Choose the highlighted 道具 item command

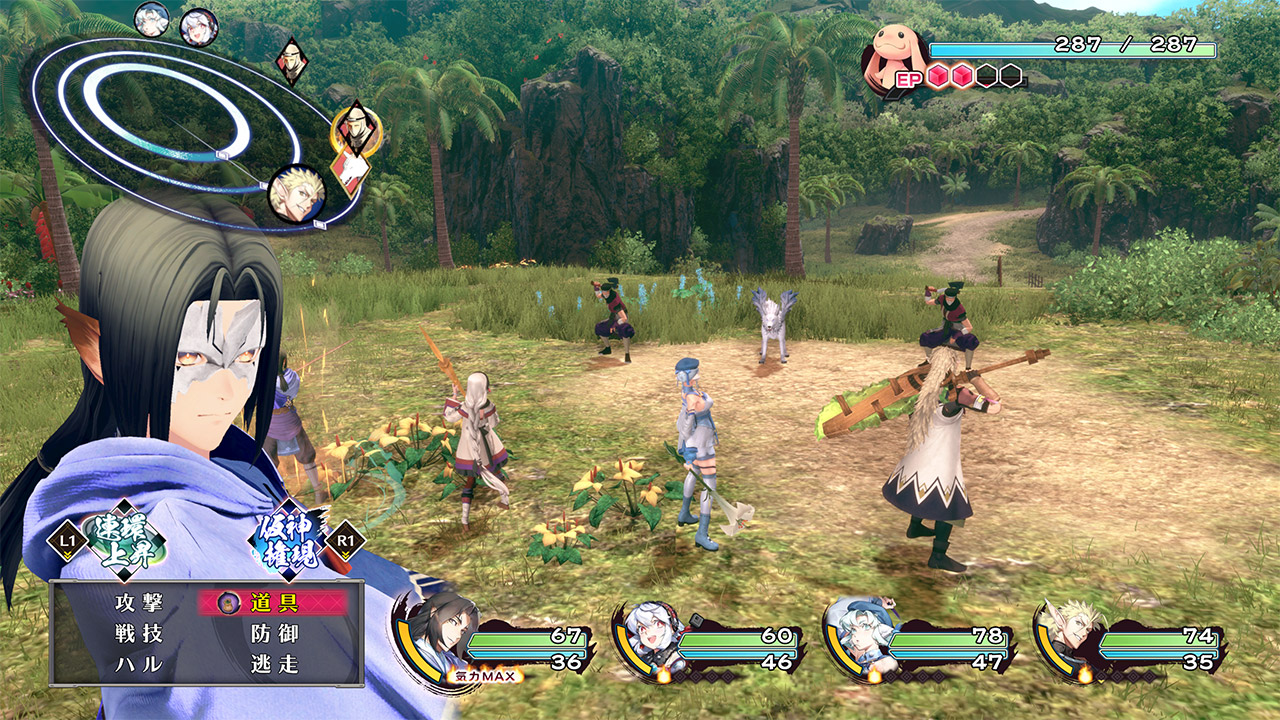[274, 602]
